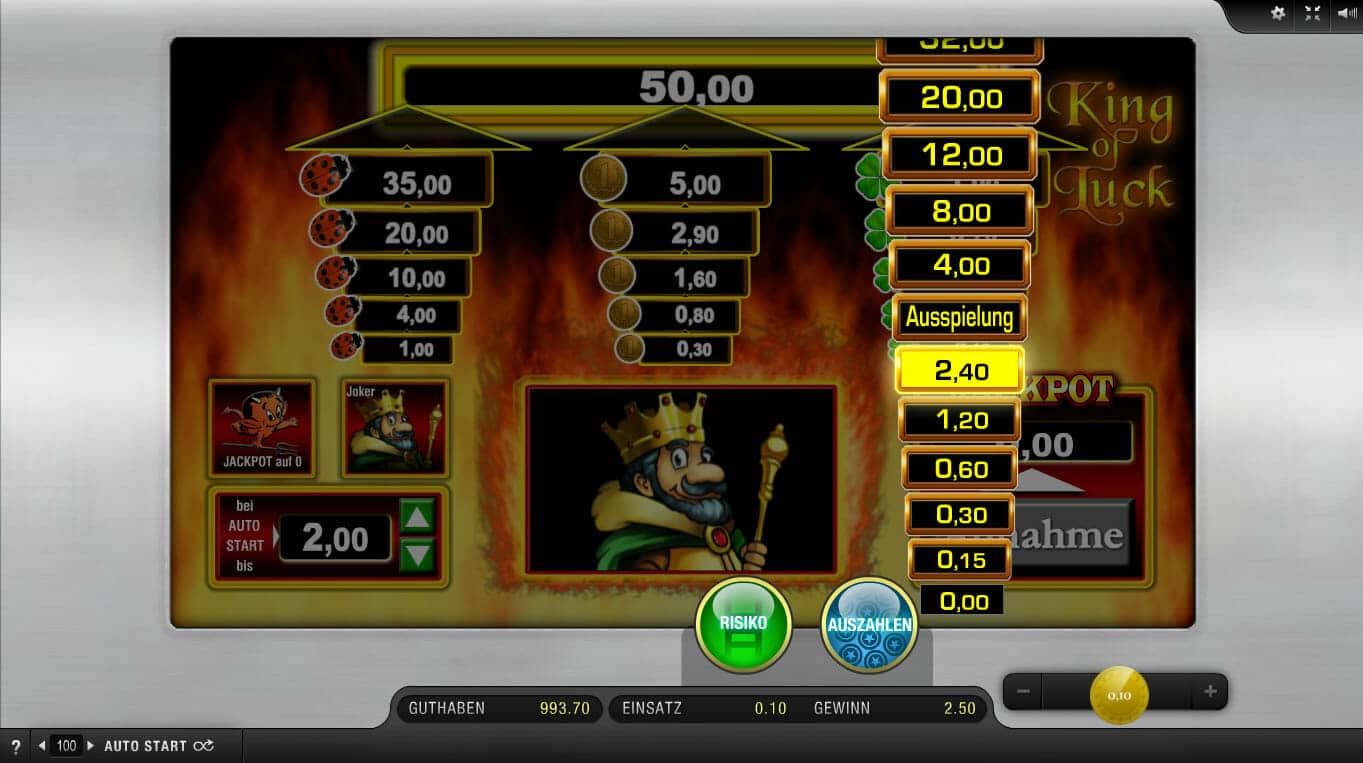
Task: Mute the sound with the speaker icon
Action: [x=1345, y=13]
